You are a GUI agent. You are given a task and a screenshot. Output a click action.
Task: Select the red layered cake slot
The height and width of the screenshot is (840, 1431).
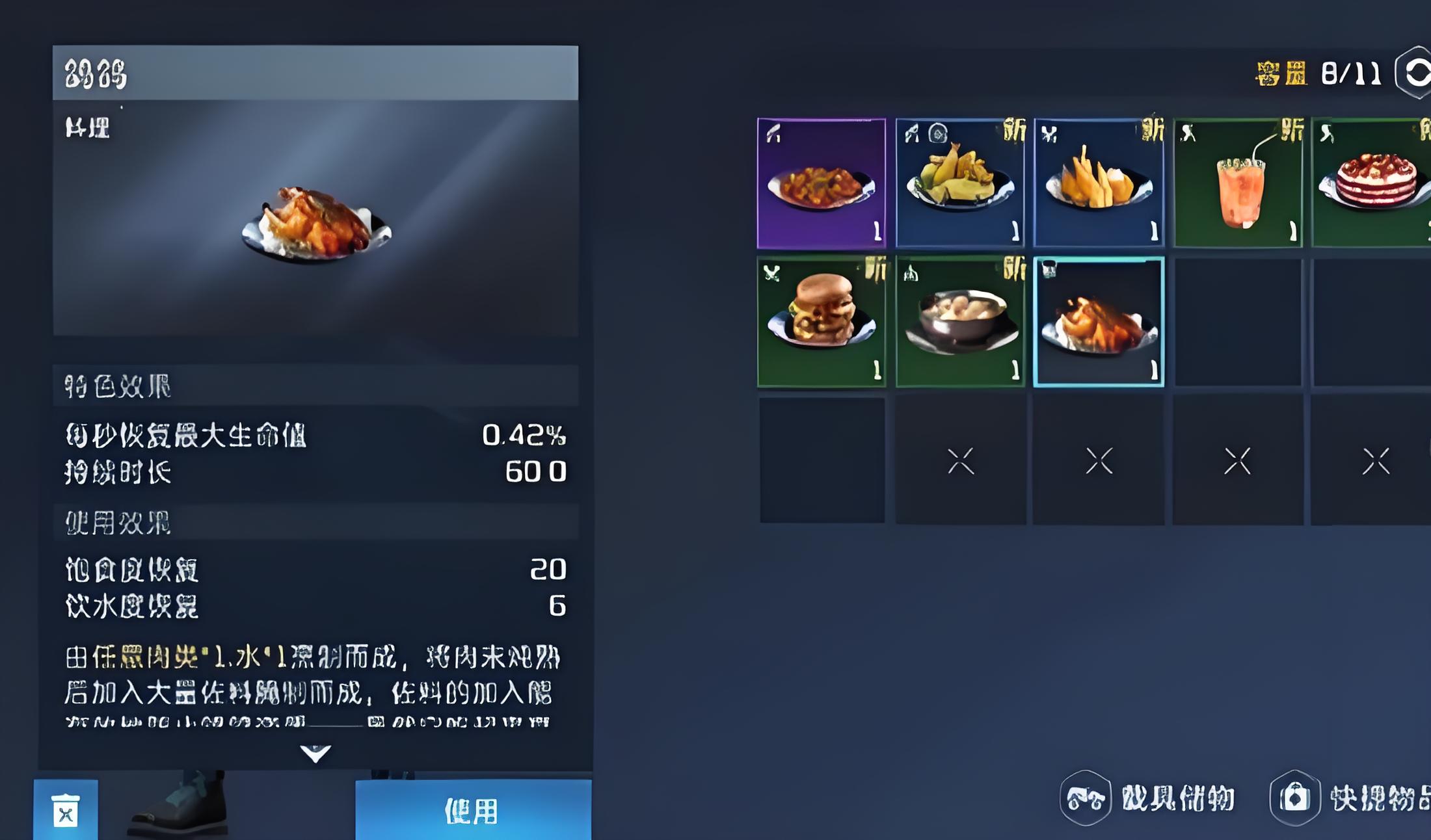point(1372,183)
